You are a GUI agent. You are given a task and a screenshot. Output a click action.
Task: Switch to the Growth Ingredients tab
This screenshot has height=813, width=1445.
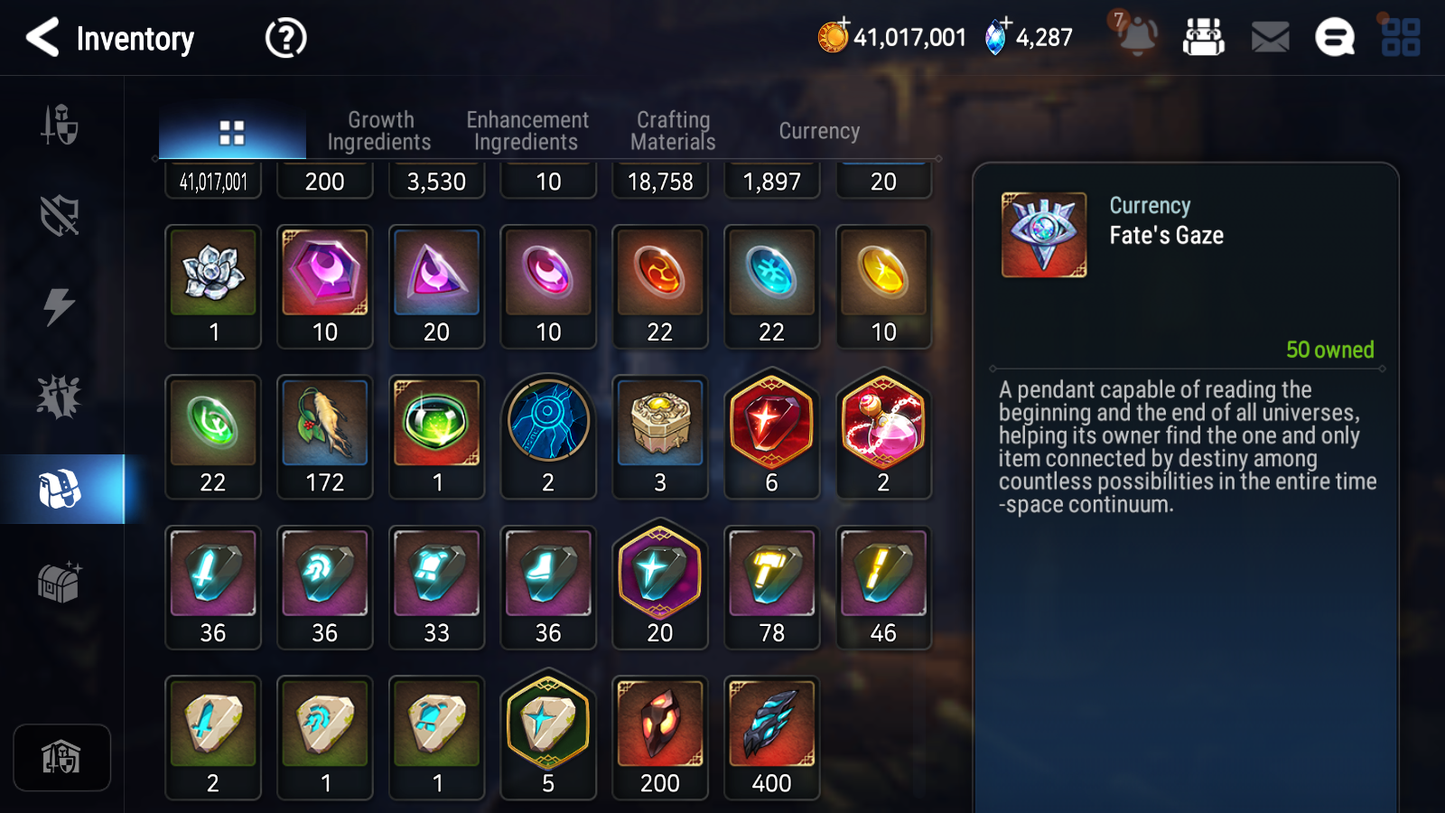(x=380, y=130)
